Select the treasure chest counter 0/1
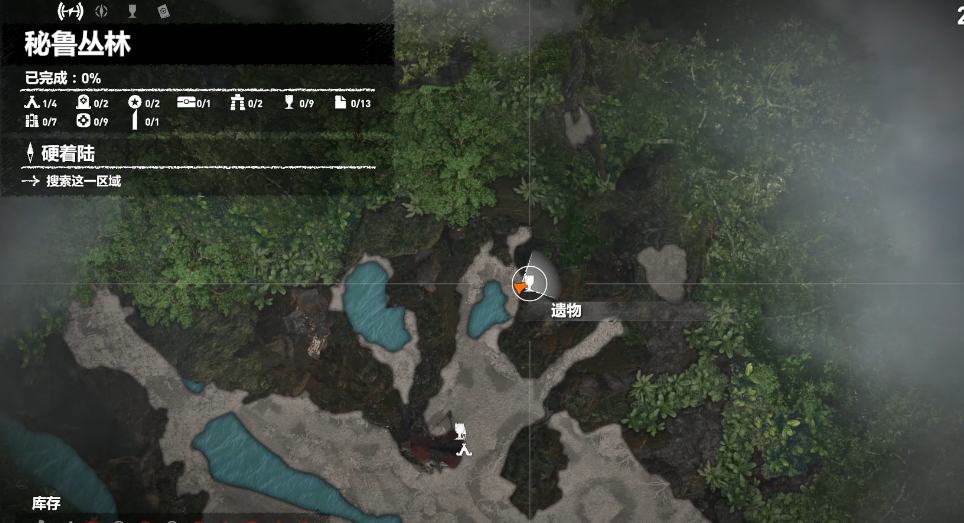Screen dimensions: 964x523 (x=194, y=103)
